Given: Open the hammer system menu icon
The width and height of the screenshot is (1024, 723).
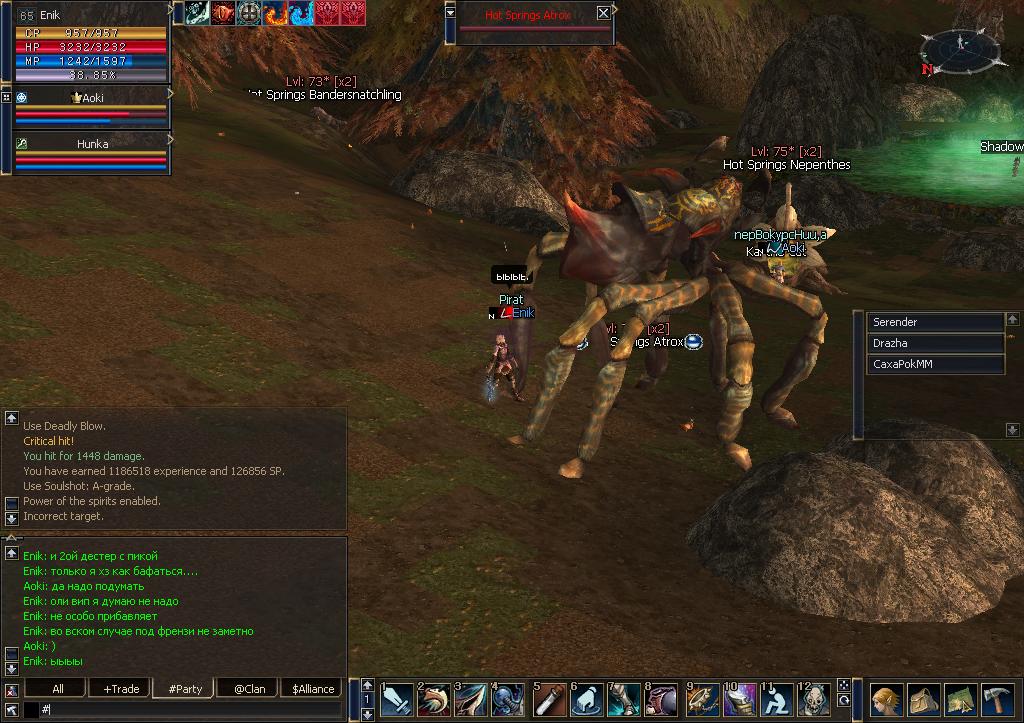Looking at the screenshot, I should 998,699.
